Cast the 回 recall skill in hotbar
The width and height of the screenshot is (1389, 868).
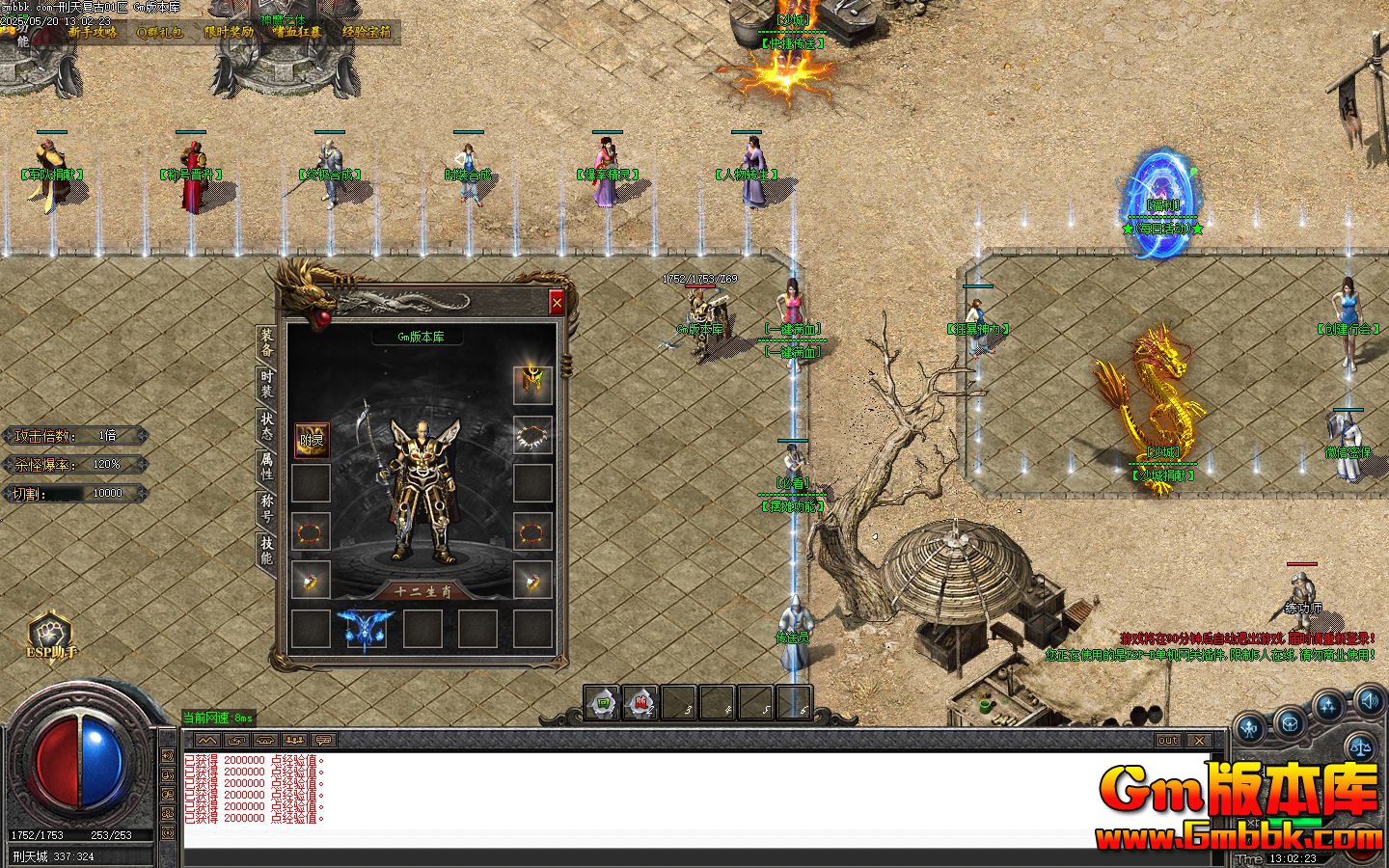pyautogui.click(x=603, y=702)
